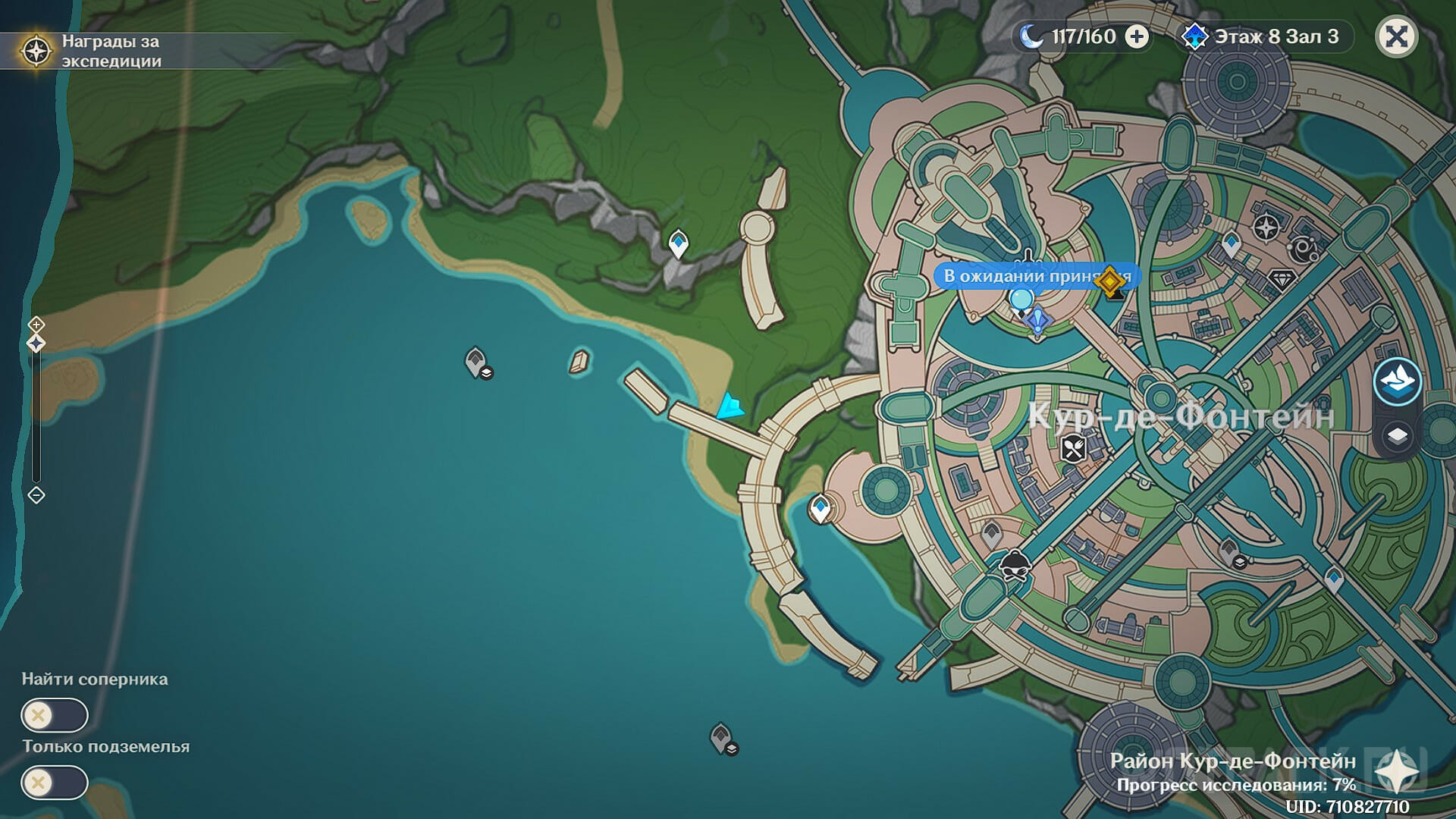Add resin with the plus button

tap(1136, 36)
